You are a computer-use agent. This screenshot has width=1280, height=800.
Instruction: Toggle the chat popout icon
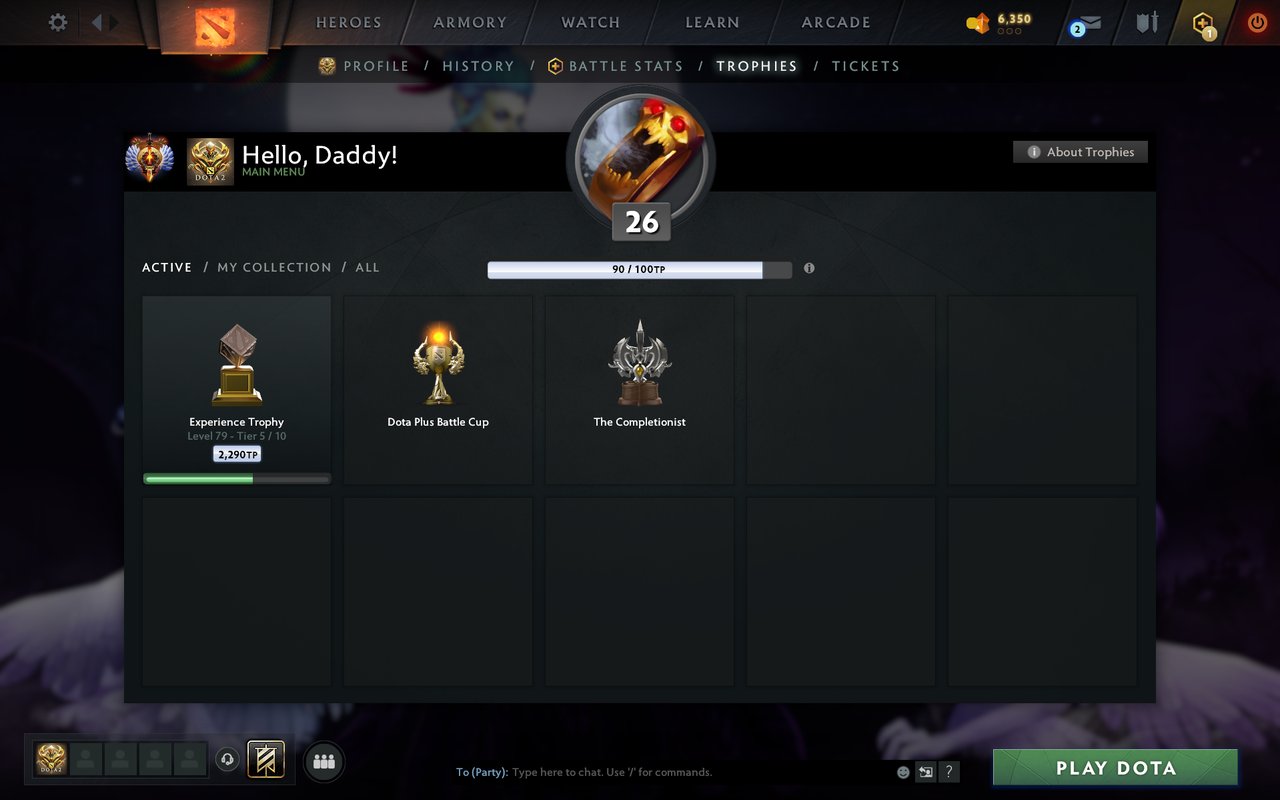(925, 772)
